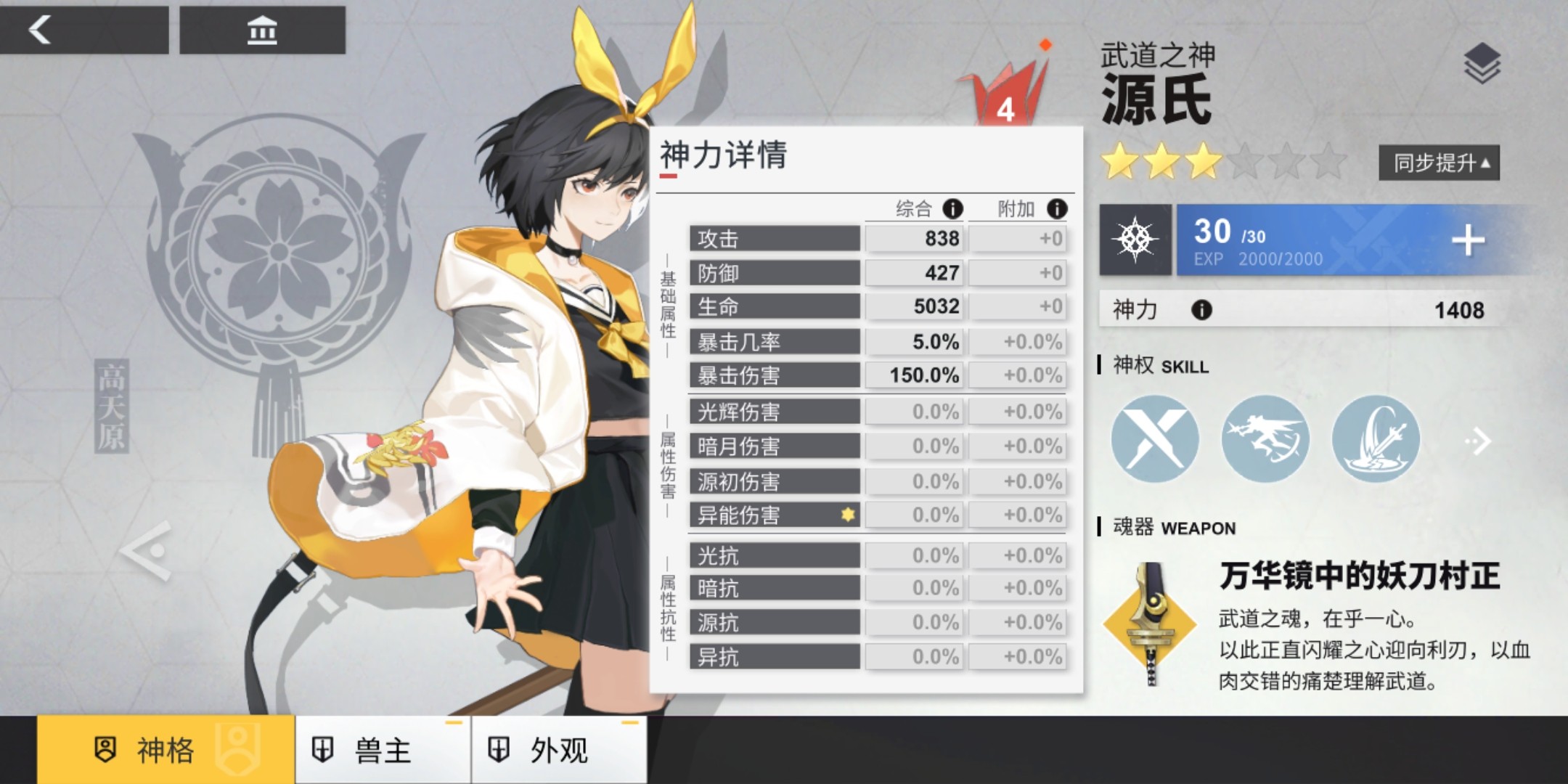The width and height of the screenshot is (1568, 784).
Task: Switch to the 神格 tab
Action: pos(166,750)
